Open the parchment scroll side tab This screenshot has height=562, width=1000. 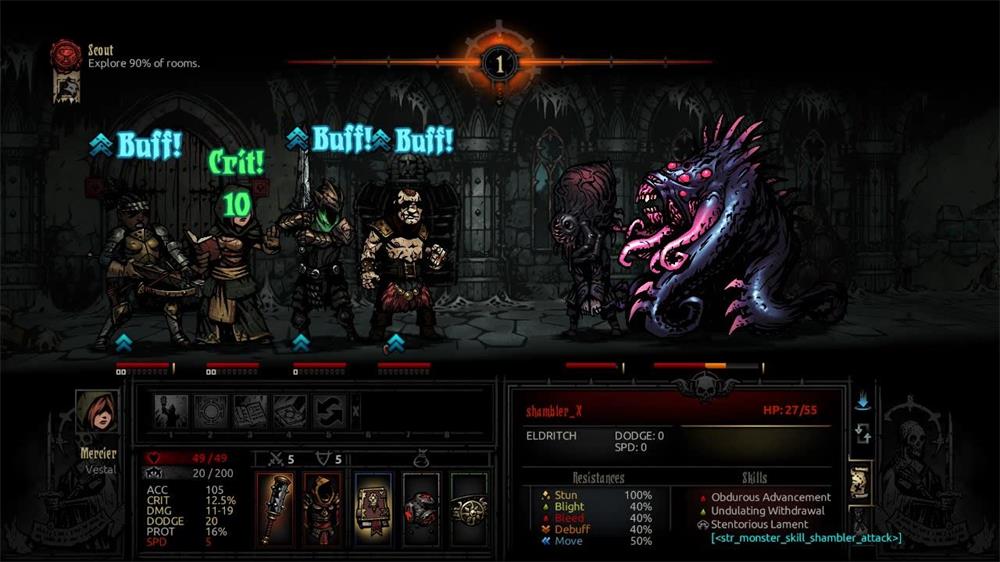(861, 482)
